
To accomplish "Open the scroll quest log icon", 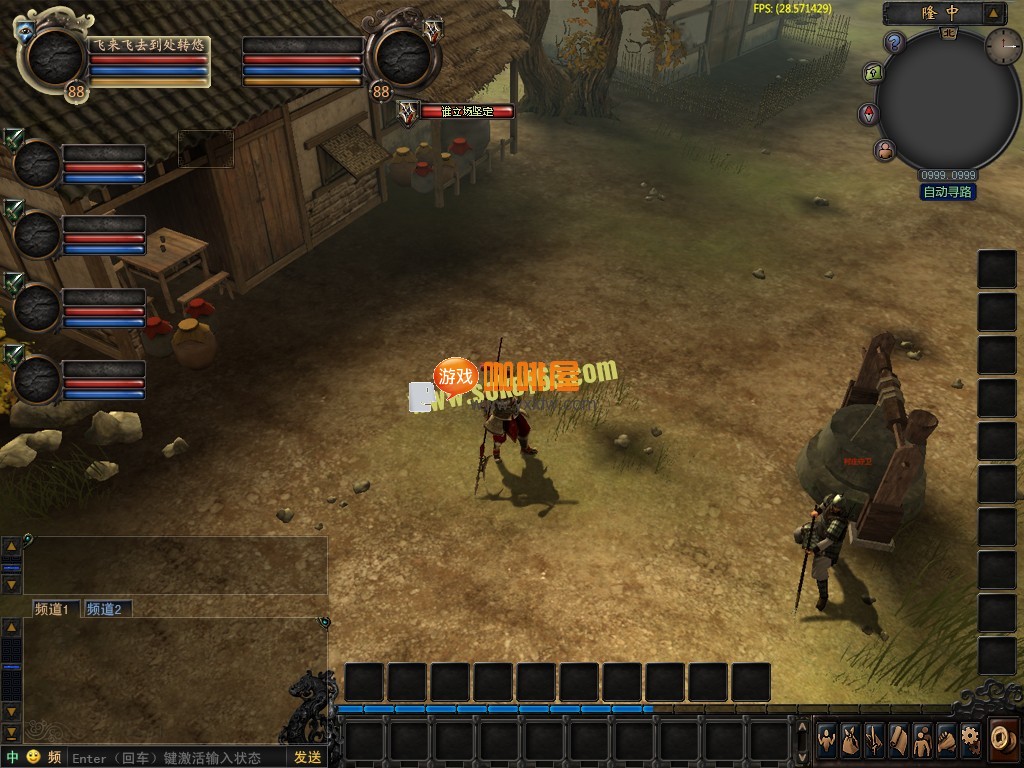I will (899, 740).
